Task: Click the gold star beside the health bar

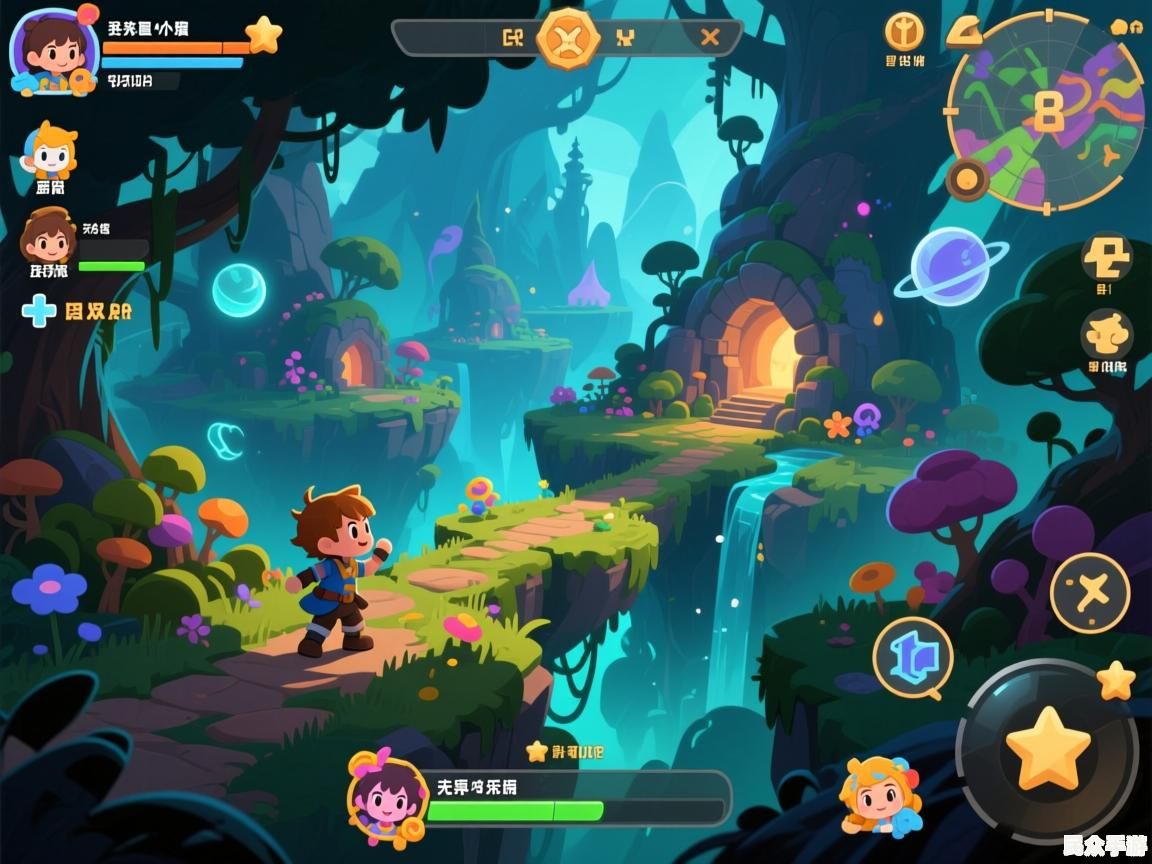Action: pos(263,35)
